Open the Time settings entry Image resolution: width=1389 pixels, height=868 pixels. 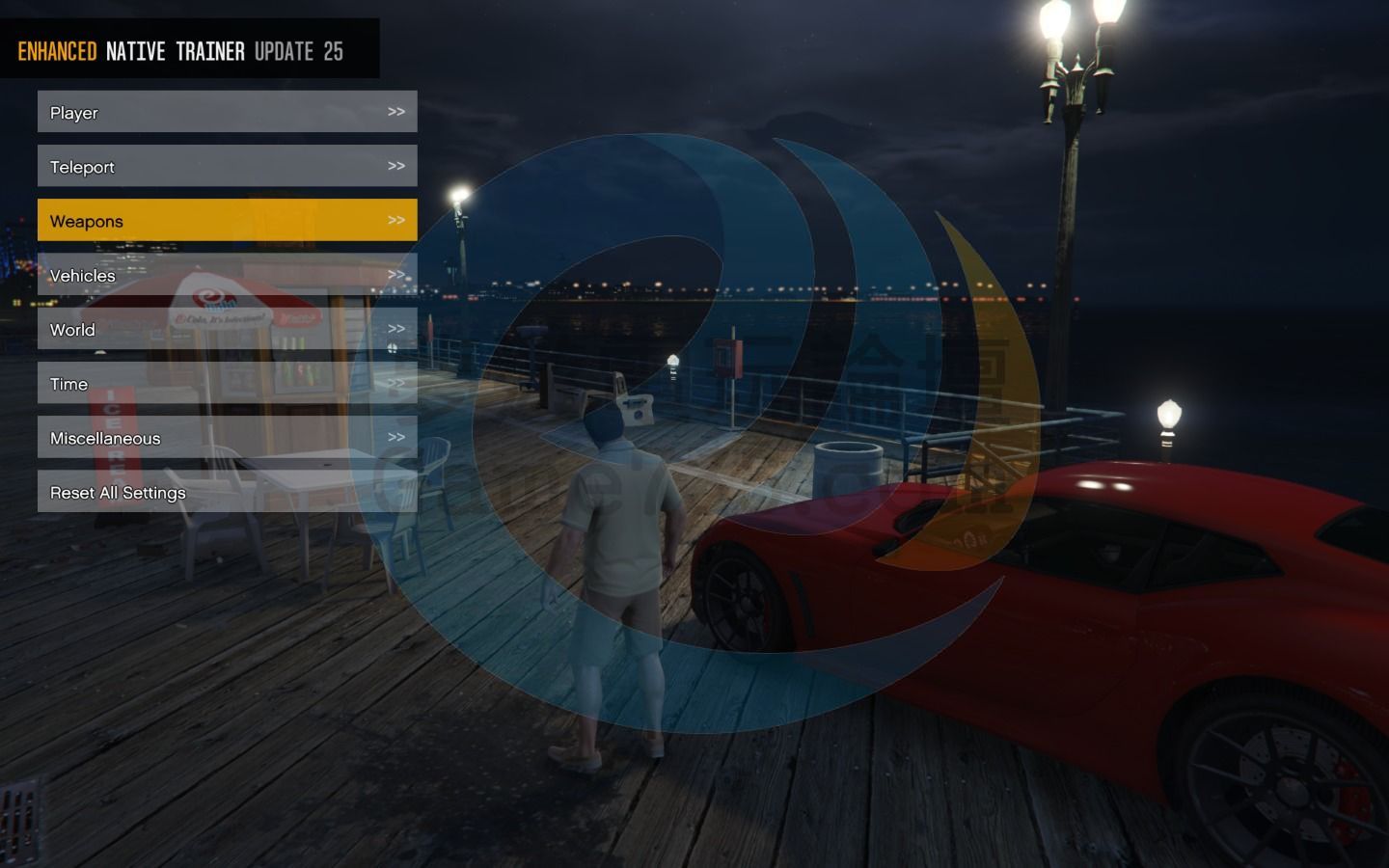coord(227,383)
